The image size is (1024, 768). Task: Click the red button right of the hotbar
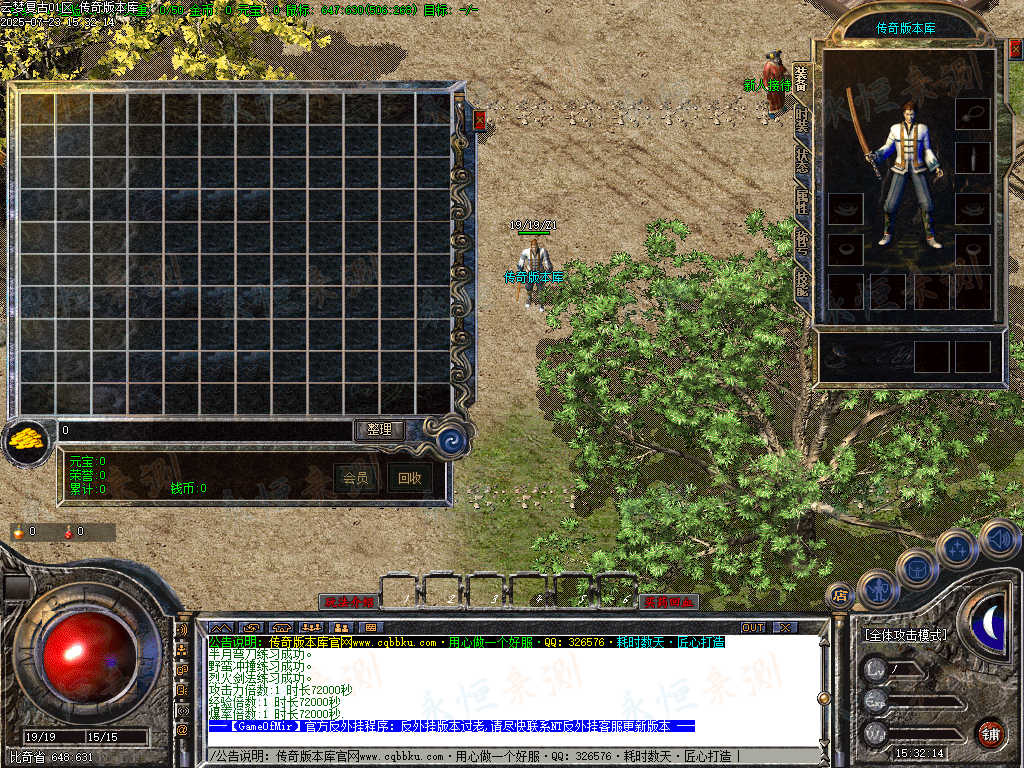[x=669, y=602]
